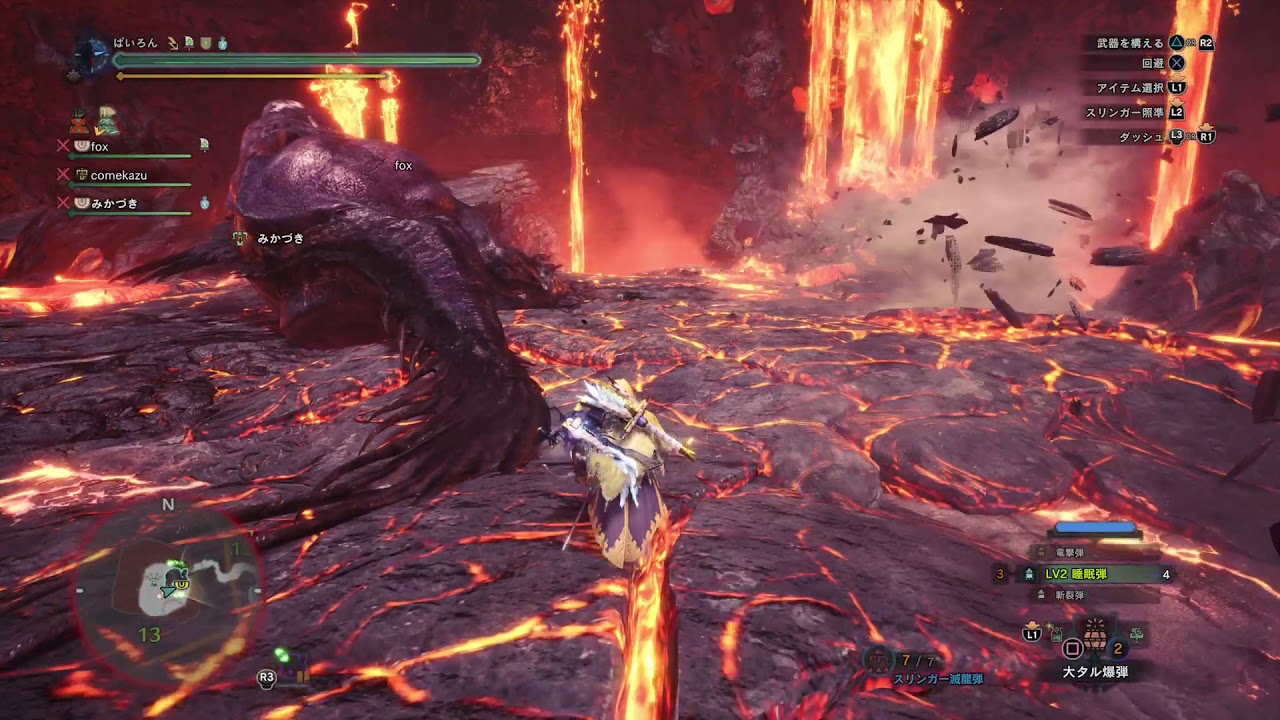
Task: Choose the item left of the barrel bomb
Action: [1056, 632]
